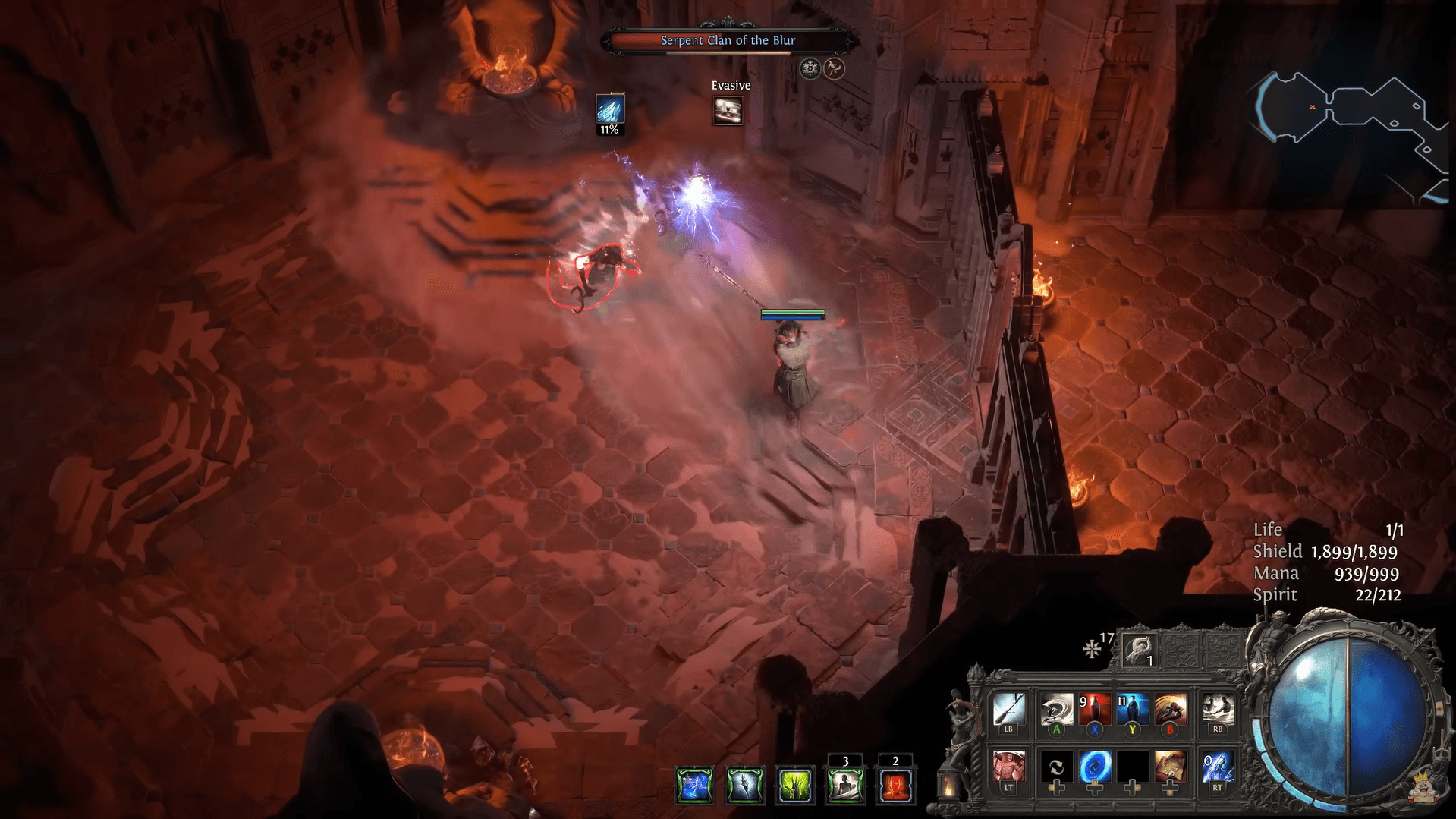Select the spear skill on LB
This screenshot has height=819, width=1456.
click(1008, 710)
